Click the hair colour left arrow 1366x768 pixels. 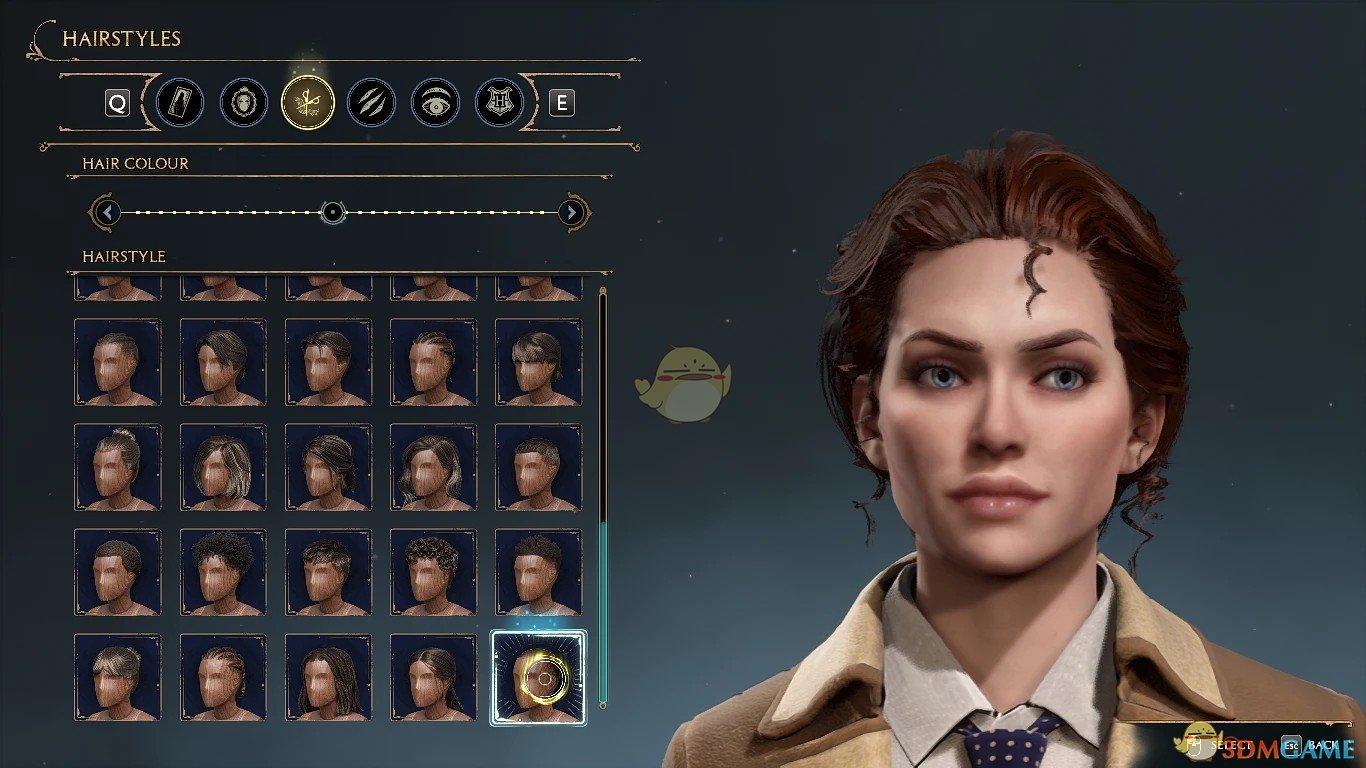106,212
